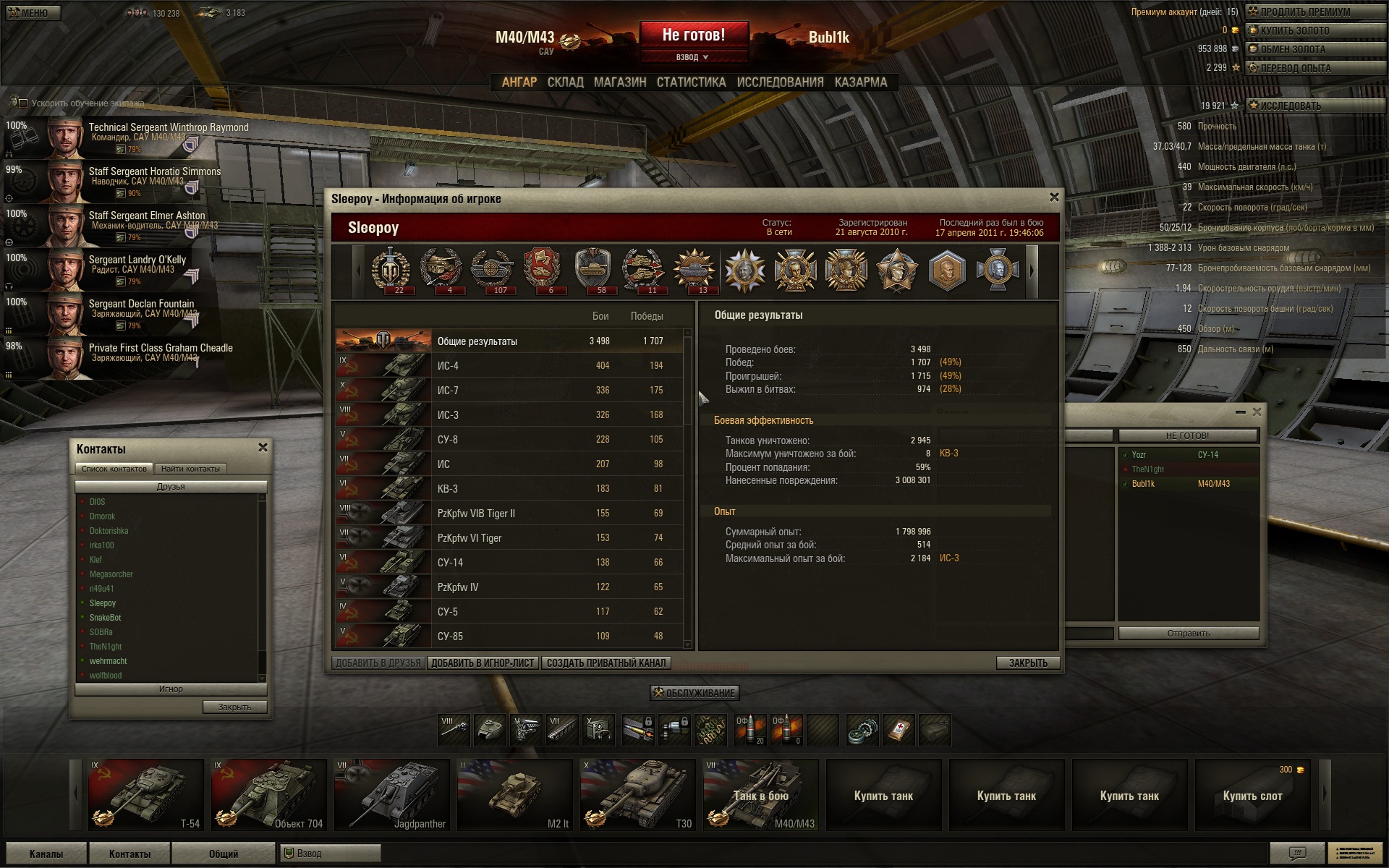Create a private channel with Sleepoy

[x=606, y=663]
